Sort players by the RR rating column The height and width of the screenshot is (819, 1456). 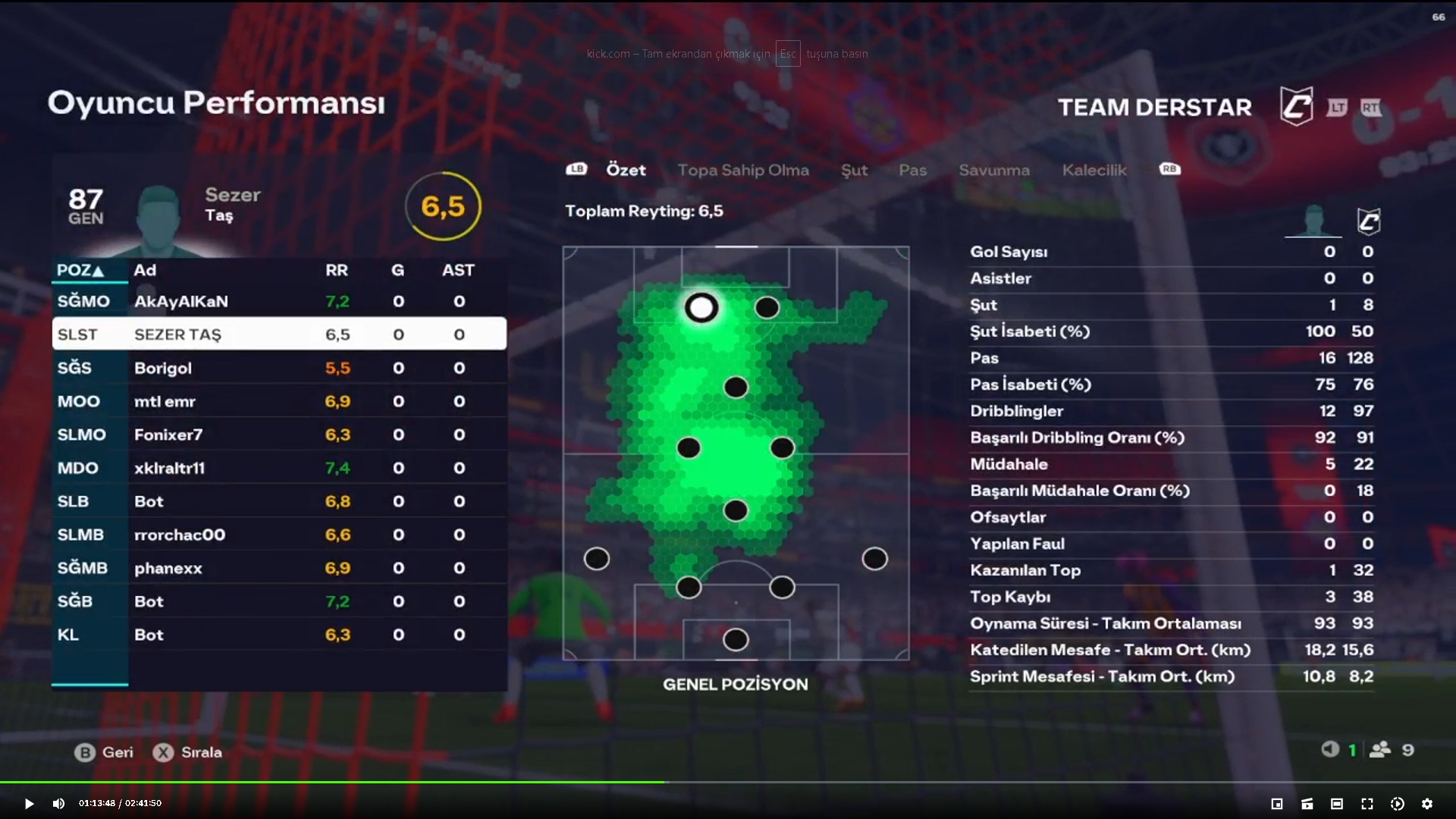click(x=336, y=271)
